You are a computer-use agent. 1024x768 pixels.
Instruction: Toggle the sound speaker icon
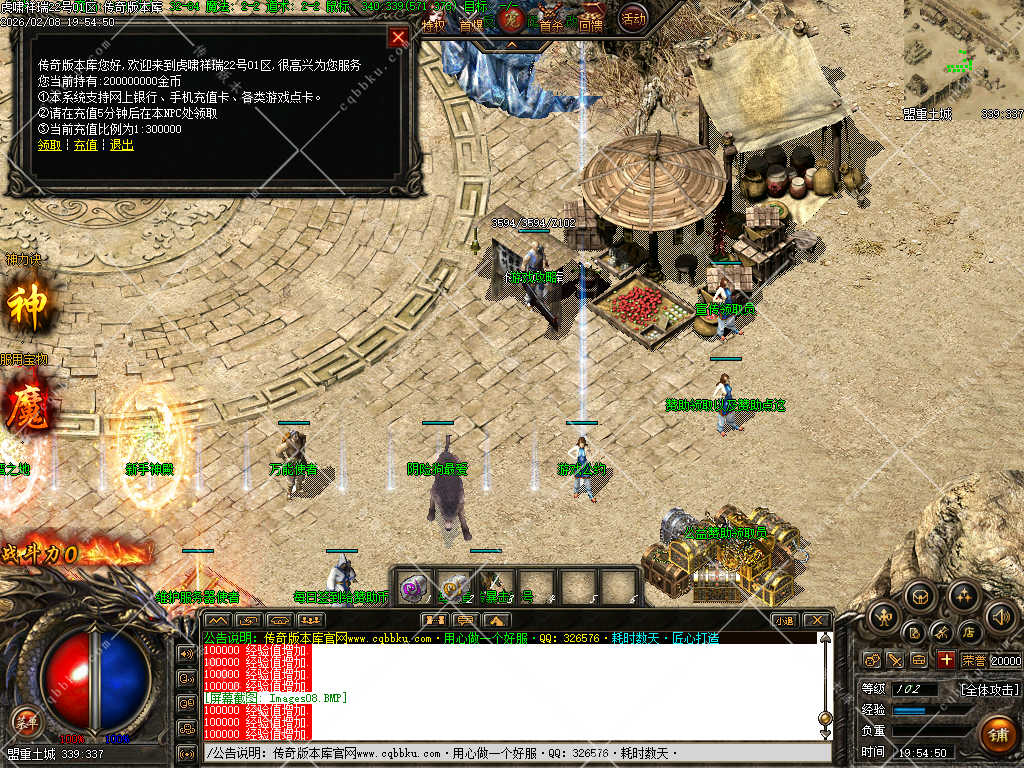click(x=1000, y=615)
